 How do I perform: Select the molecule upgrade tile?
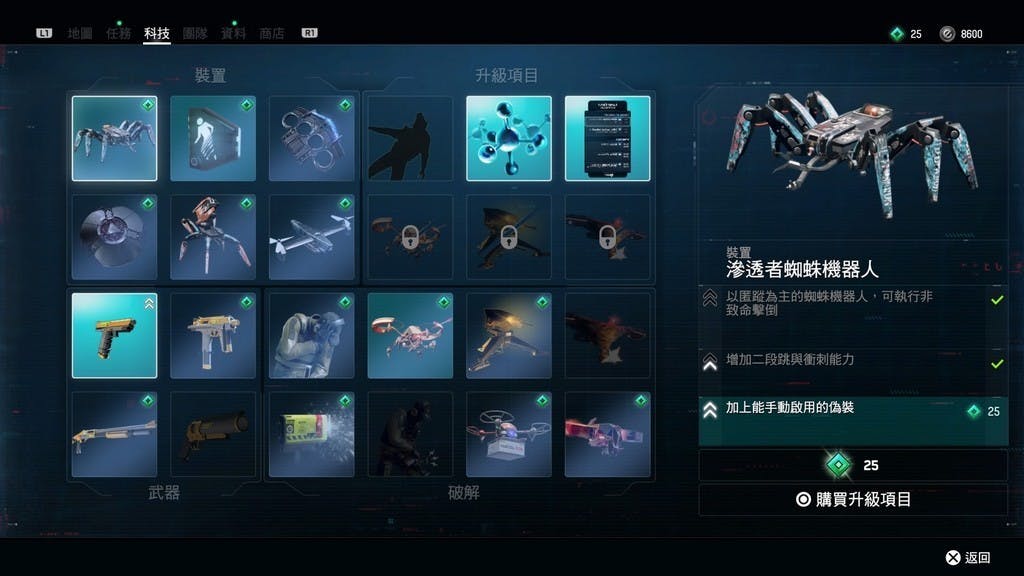tap(509, 138)
